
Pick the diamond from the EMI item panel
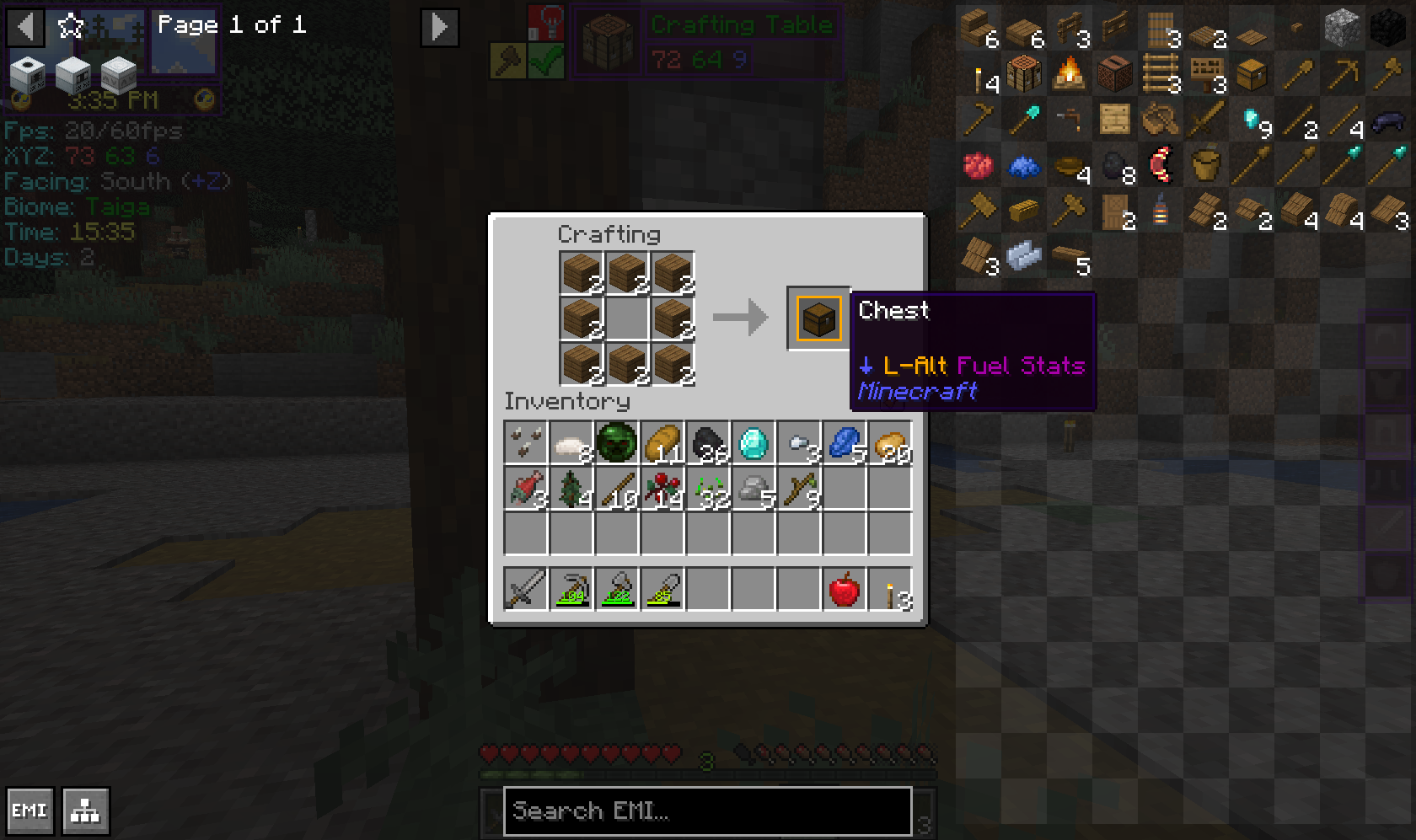click(1251, 120)
